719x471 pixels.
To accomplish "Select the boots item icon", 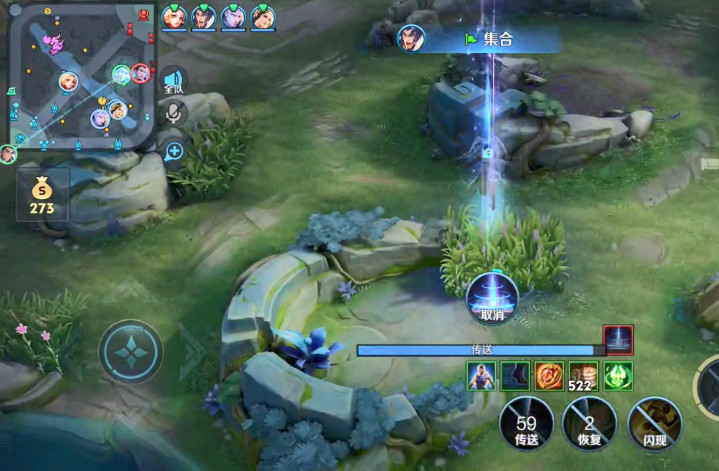I will click(515, 376).
